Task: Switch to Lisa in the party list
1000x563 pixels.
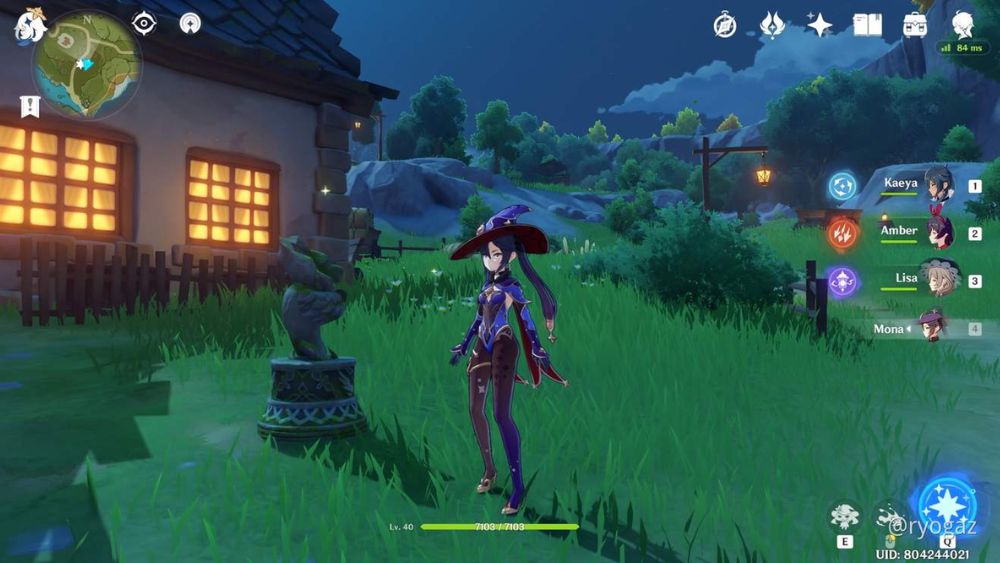Action: (x=937, y=280)
